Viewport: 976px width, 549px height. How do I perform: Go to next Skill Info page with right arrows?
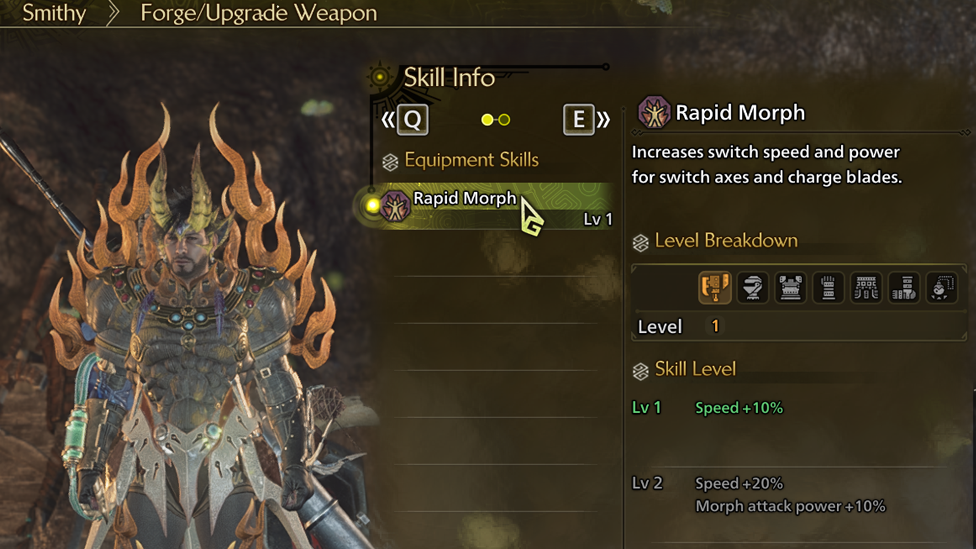click(586, 120)
